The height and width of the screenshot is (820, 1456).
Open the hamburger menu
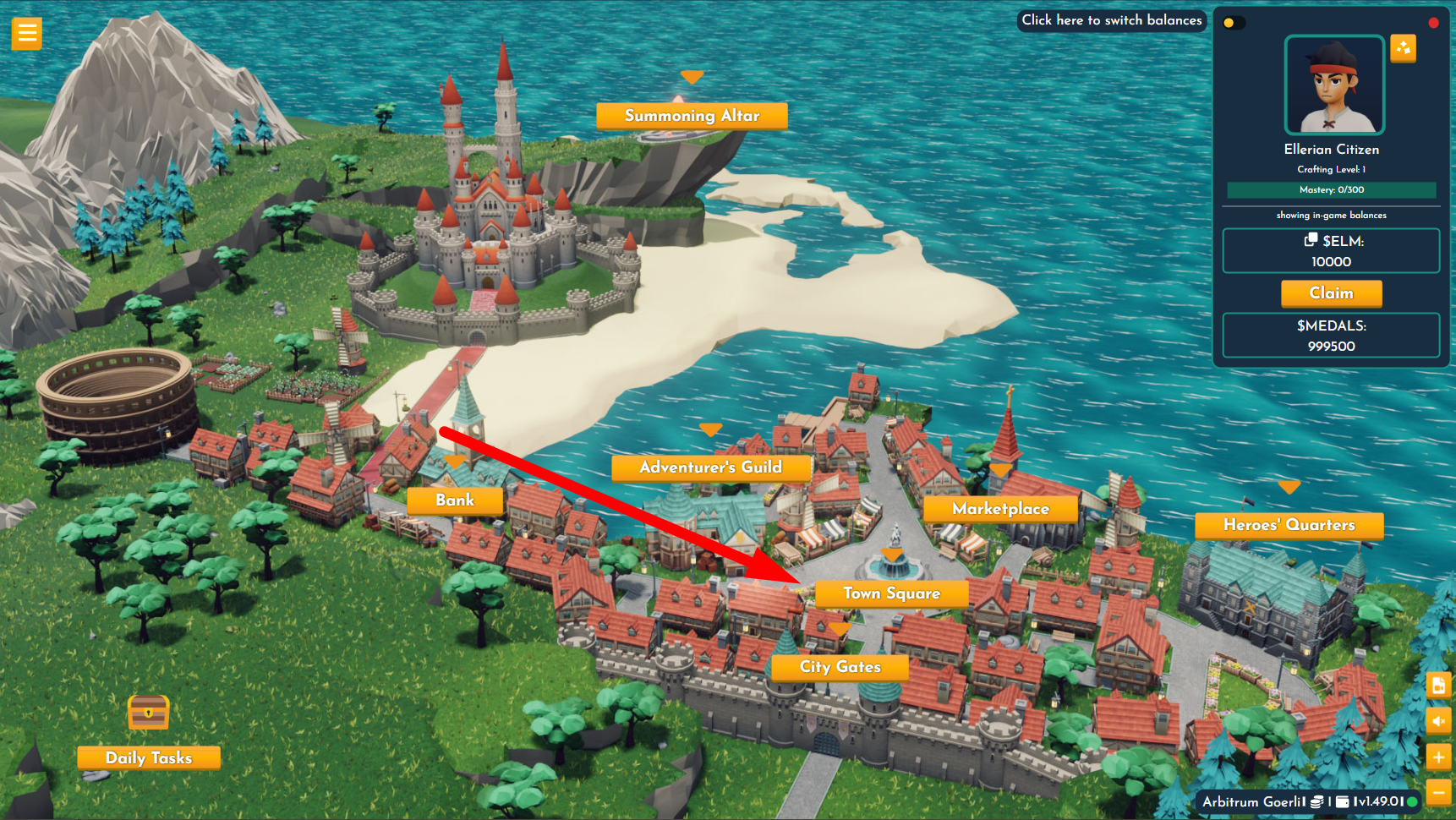(x=26, y=34)
